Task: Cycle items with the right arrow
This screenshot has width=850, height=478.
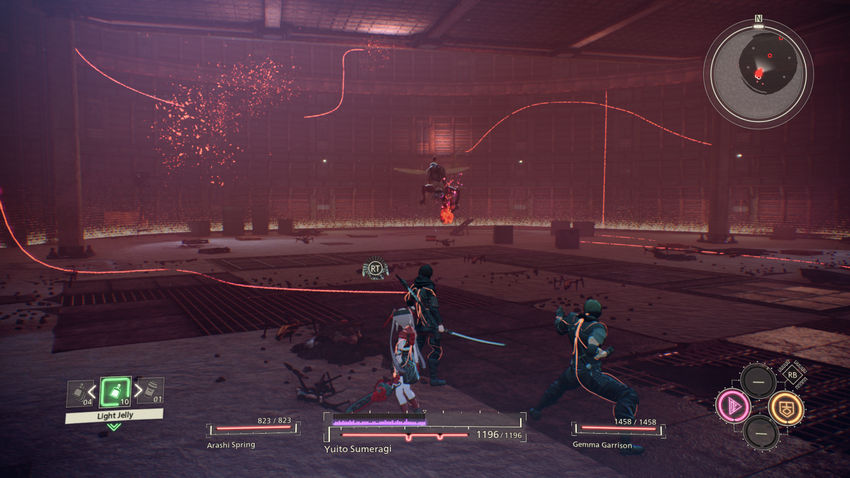Action: (137, 391)
